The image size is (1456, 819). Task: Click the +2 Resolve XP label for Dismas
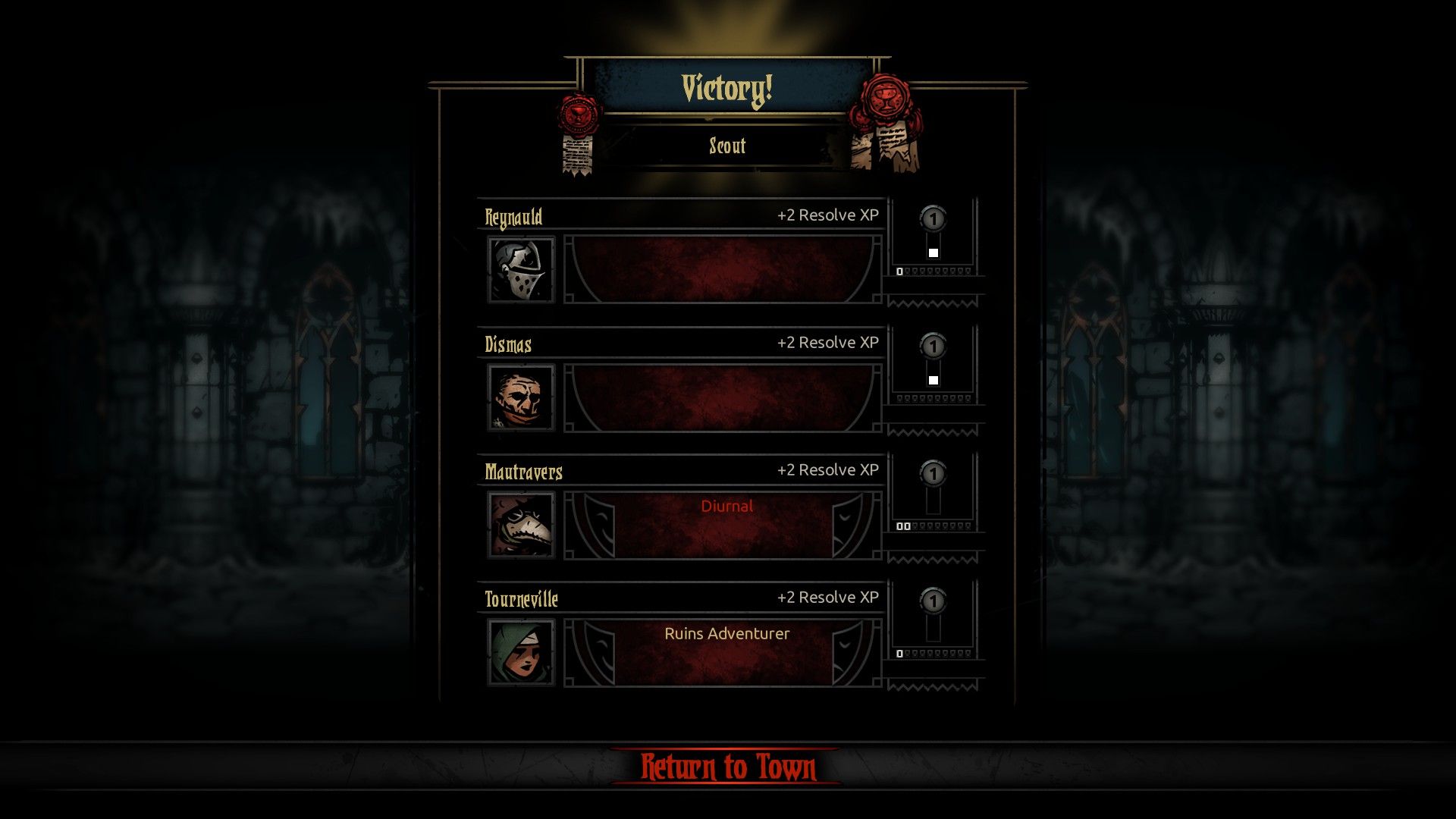point(827,342)
